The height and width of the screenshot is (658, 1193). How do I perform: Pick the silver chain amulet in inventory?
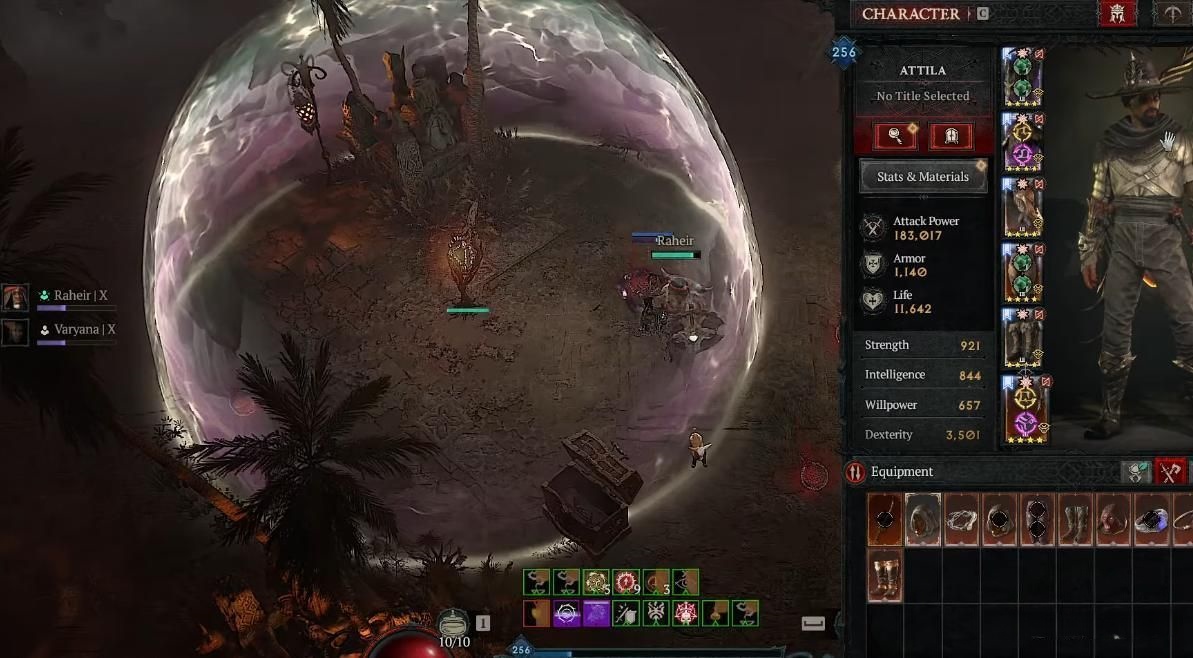pos(961,519)
